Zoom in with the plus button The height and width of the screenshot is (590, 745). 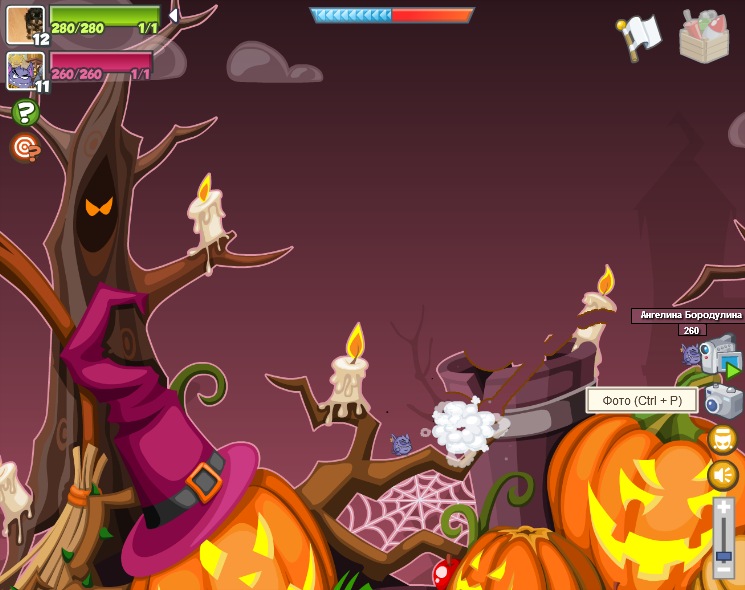tap(723, 510)
